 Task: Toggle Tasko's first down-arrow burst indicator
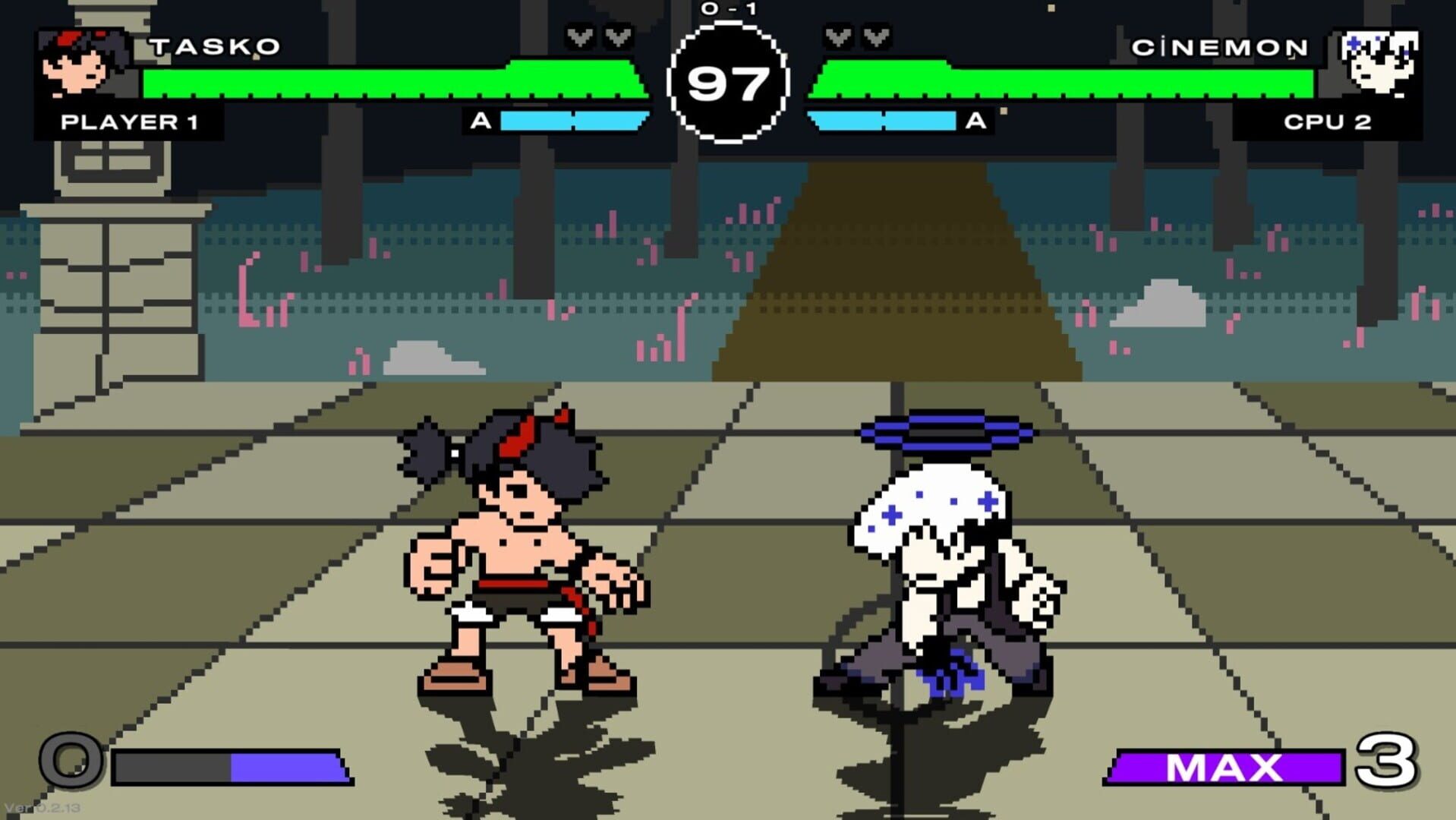(580, 36)
